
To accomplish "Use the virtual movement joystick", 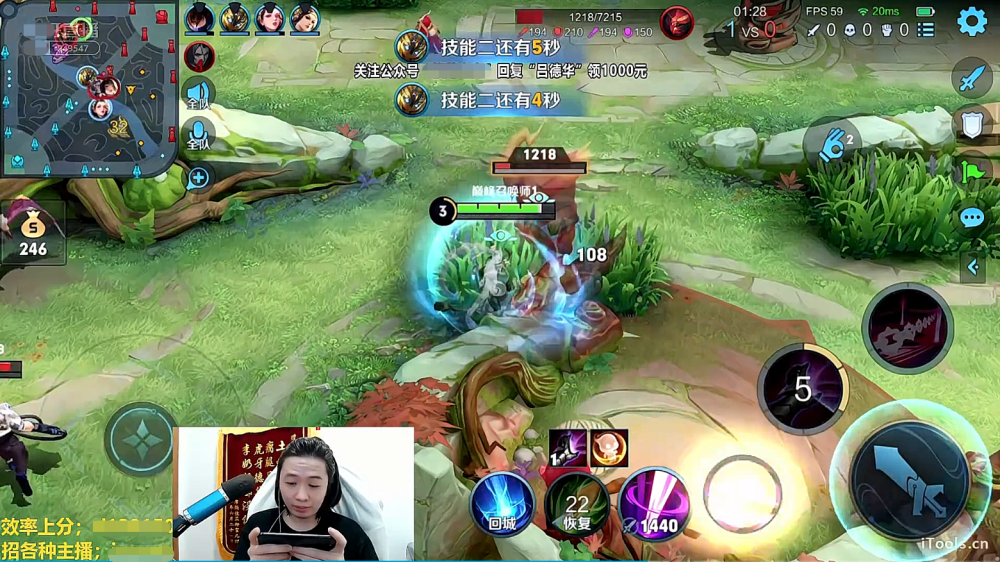I will [x=141, y=438].
